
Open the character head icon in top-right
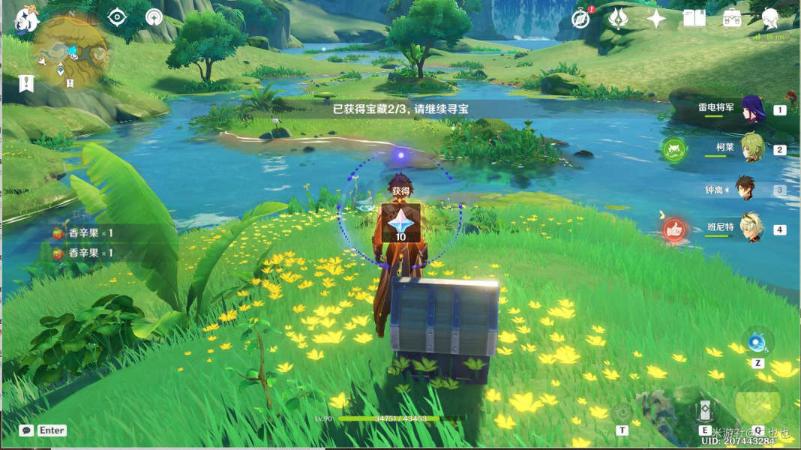coord(770,18)
